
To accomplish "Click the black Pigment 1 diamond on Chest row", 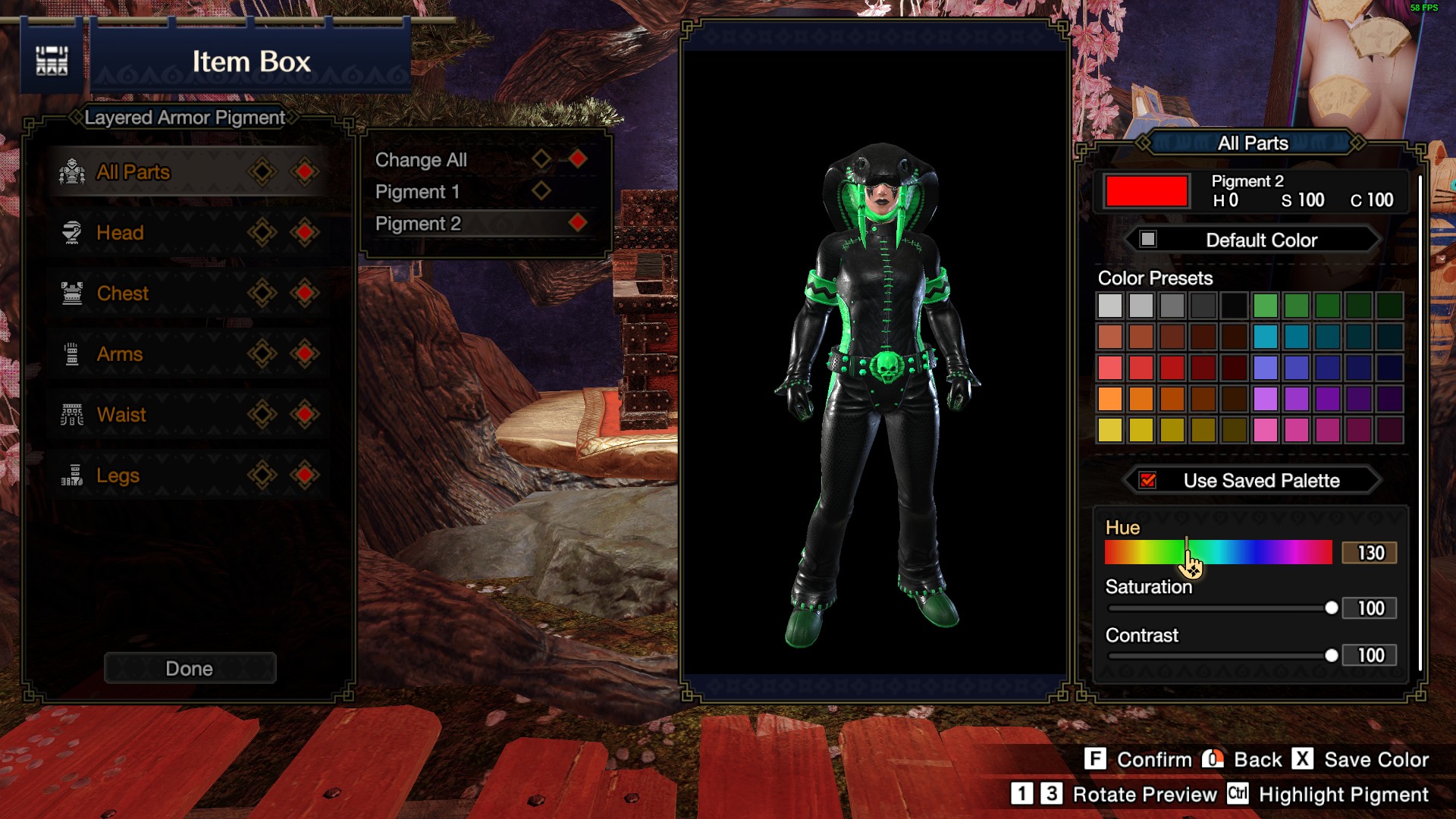I will 262,292.
